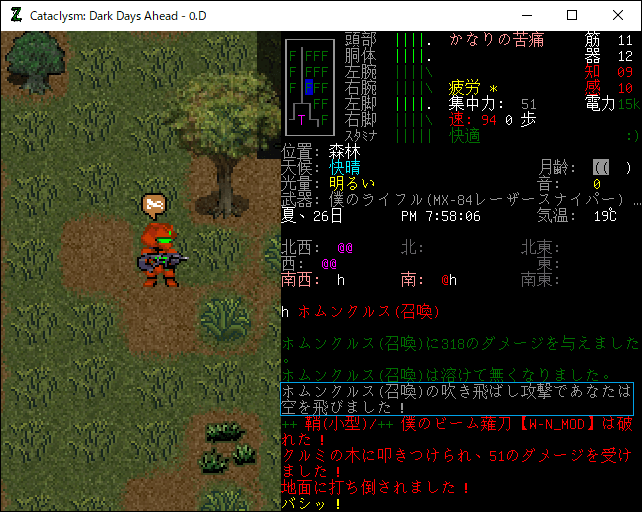Close the Cataclysm game window

pyautogui.click(x=617, y=15)
